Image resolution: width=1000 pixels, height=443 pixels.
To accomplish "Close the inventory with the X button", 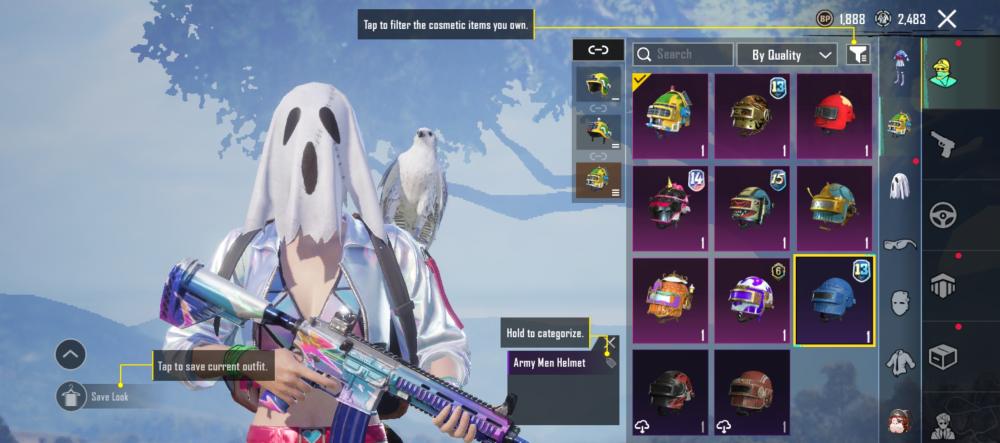I will pyautogui.click(x=947, y=18).
